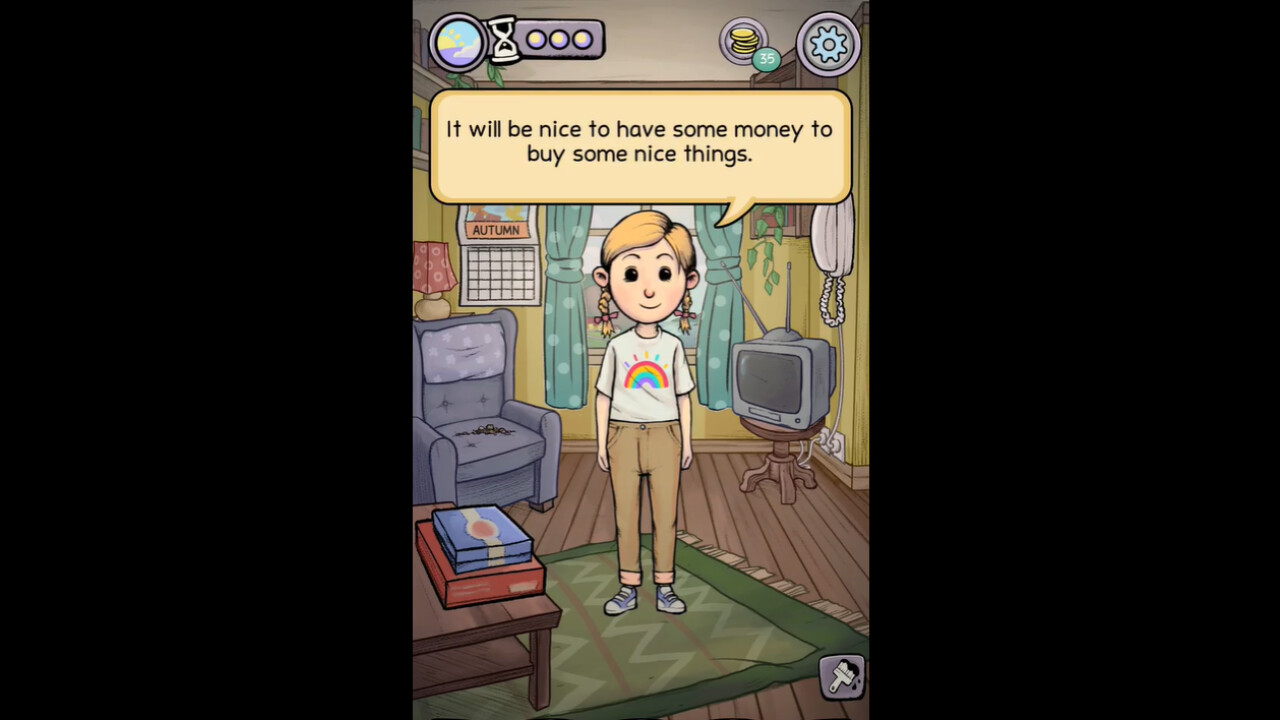Tap the coin icon to earn money
This screenshot has width=1280, height=720.
click(x=742, y=37)
